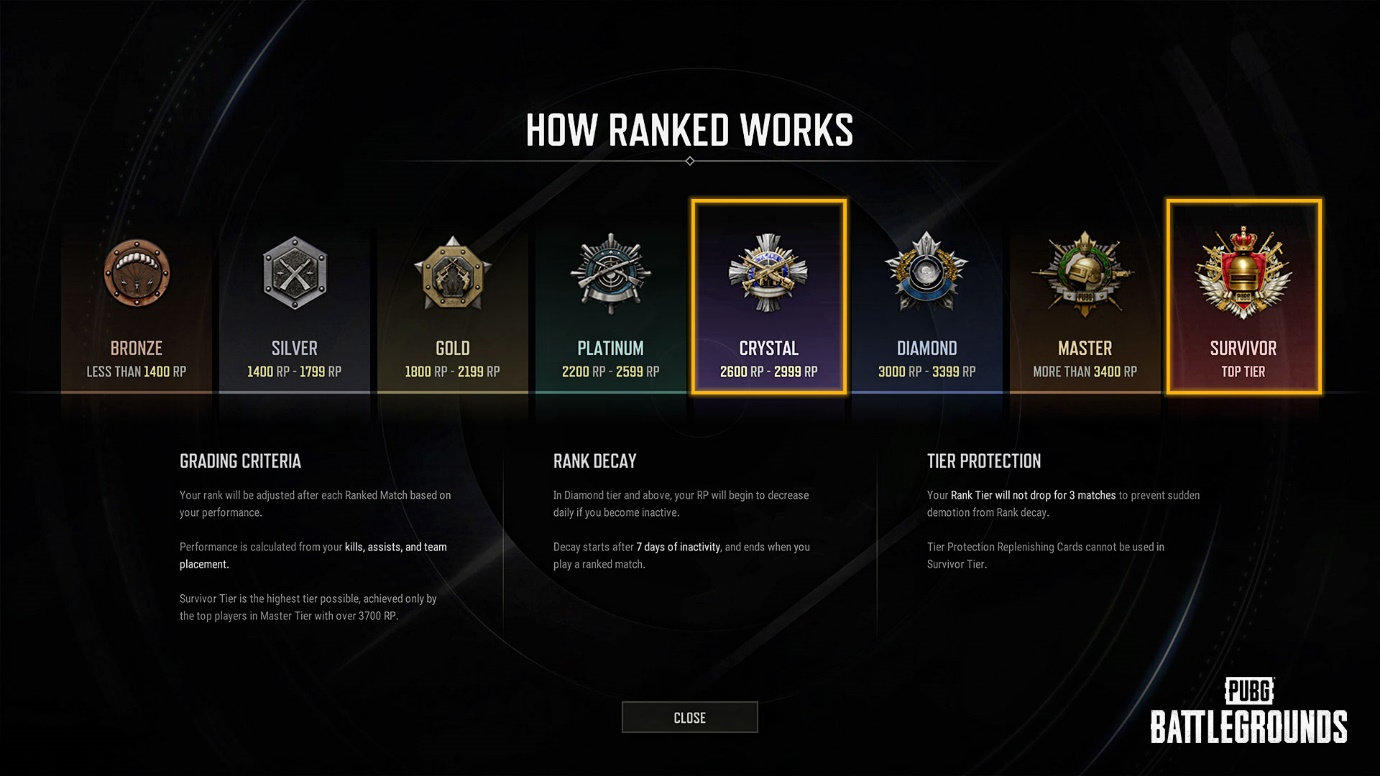This screenshot has height=776, width=1380.
Task: Select the Platinum rank tier card
Action: click(x=610, y=300)
